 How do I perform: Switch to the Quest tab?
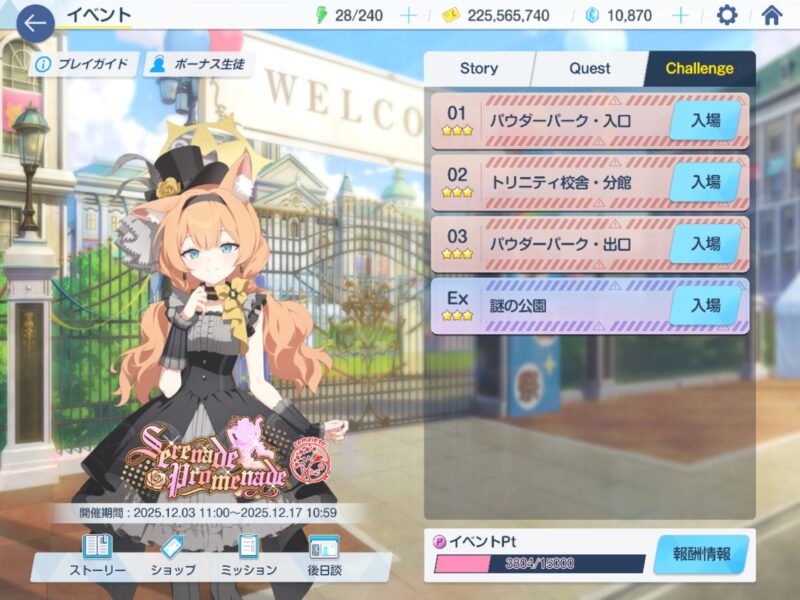click(x=590, y=69)
